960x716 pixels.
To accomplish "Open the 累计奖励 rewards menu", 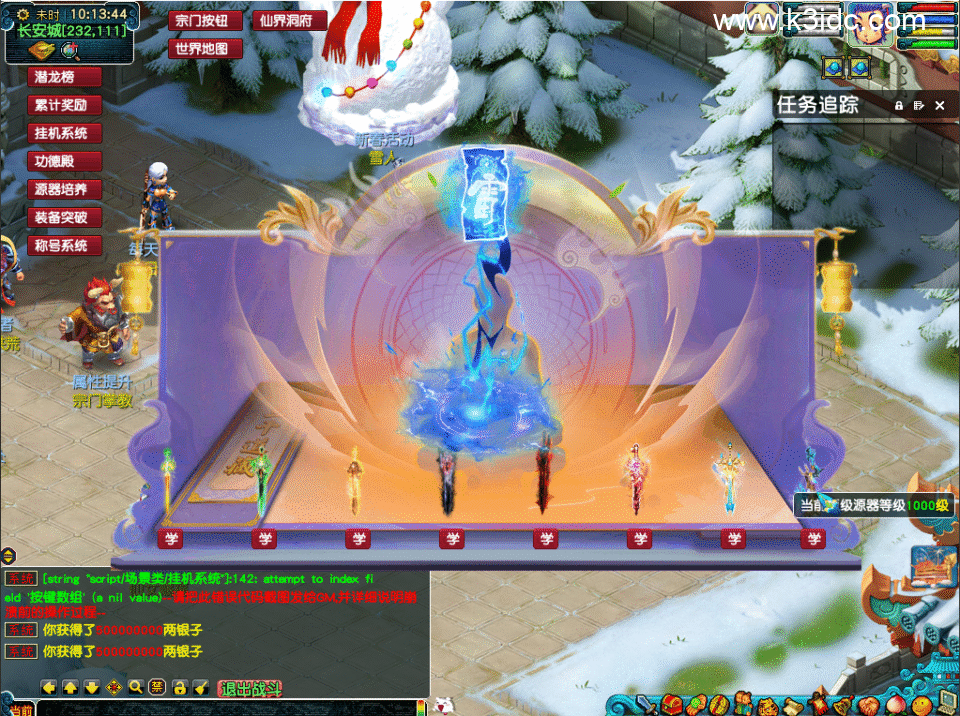I will [64, 105].
